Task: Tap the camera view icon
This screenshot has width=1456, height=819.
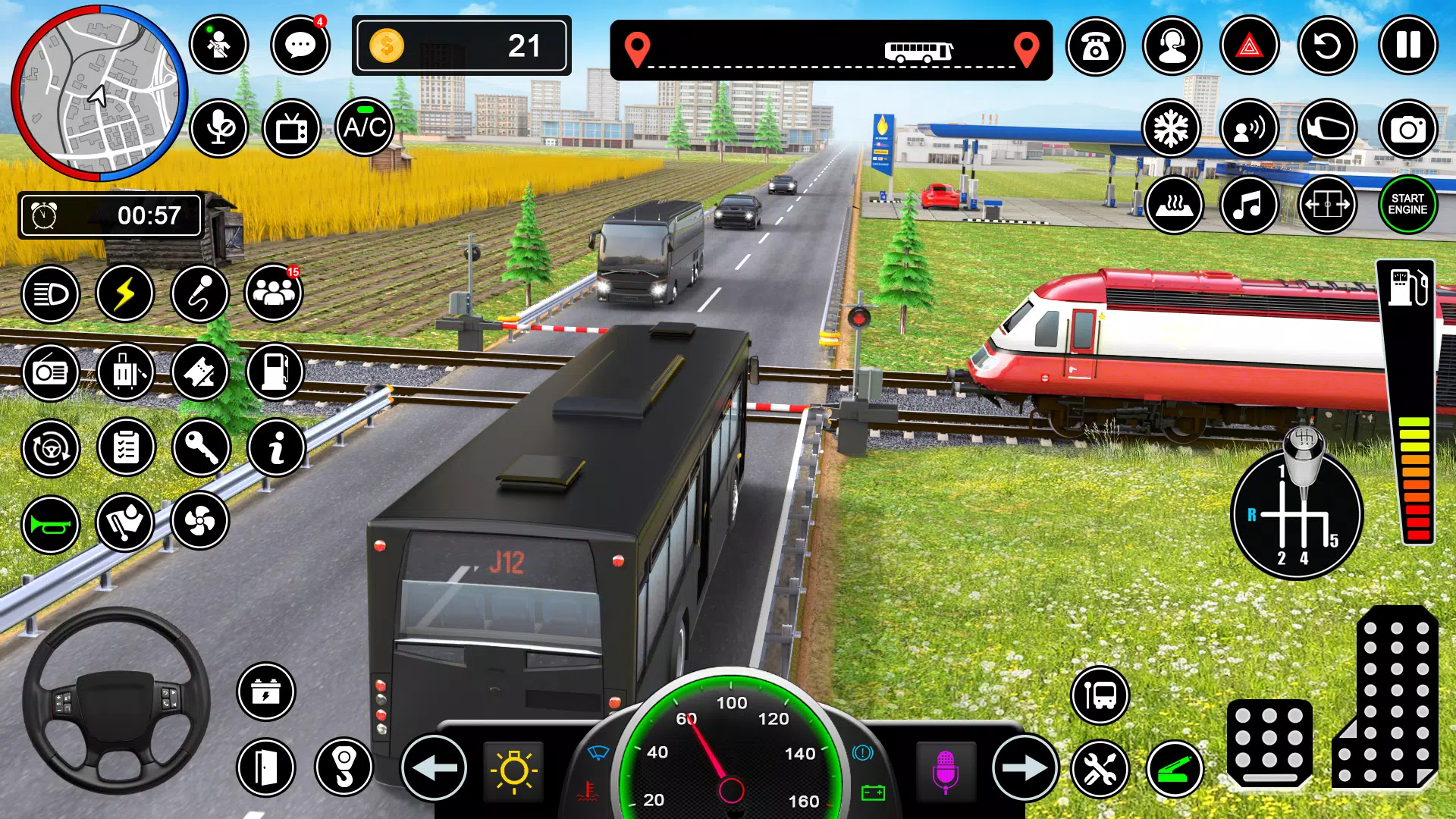Action: (1407, 130)
